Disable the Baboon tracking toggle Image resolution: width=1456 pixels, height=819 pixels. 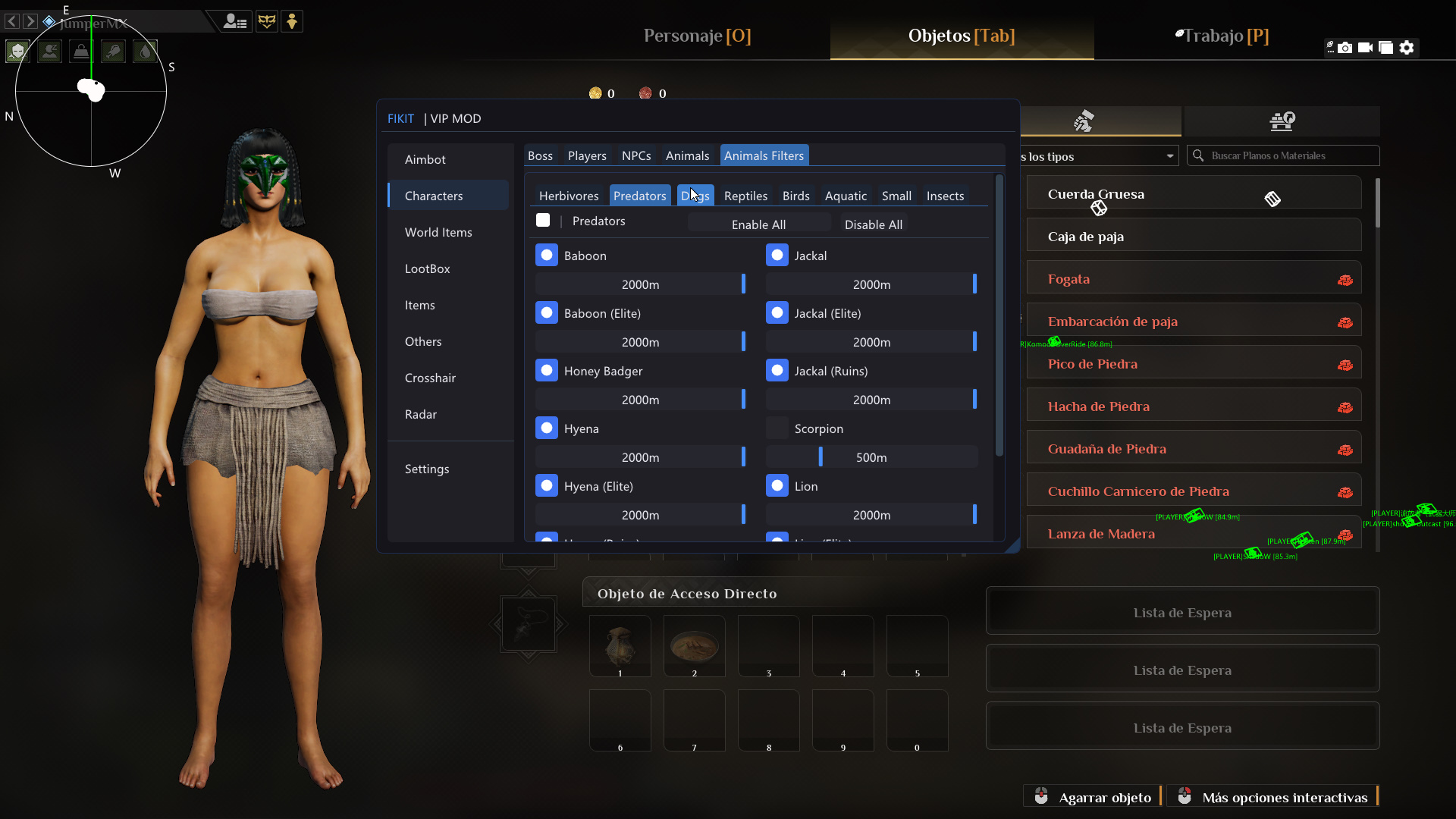click(x=547, y=255)
